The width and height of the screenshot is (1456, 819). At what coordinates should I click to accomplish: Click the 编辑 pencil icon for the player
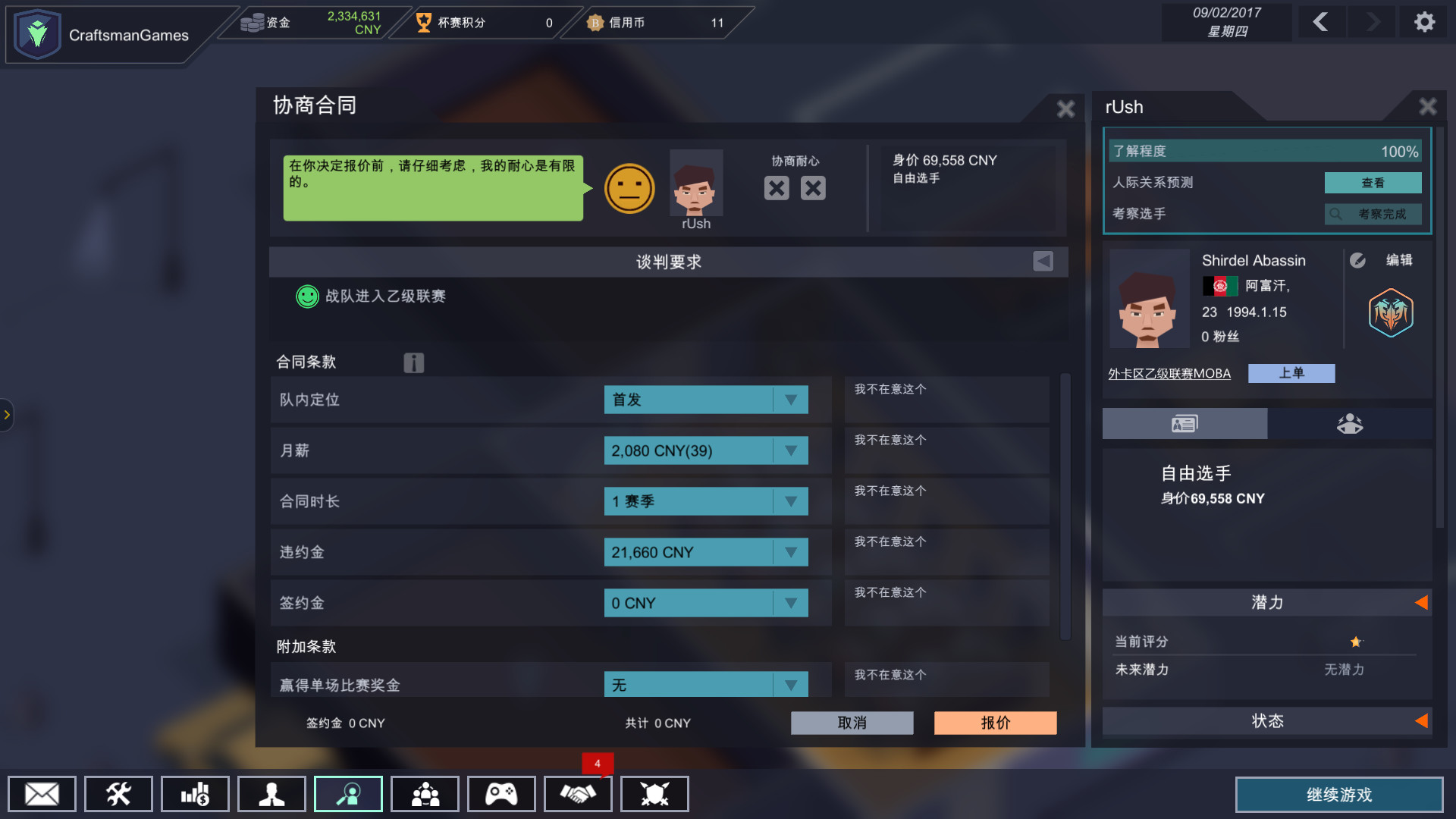(1358, 259)
